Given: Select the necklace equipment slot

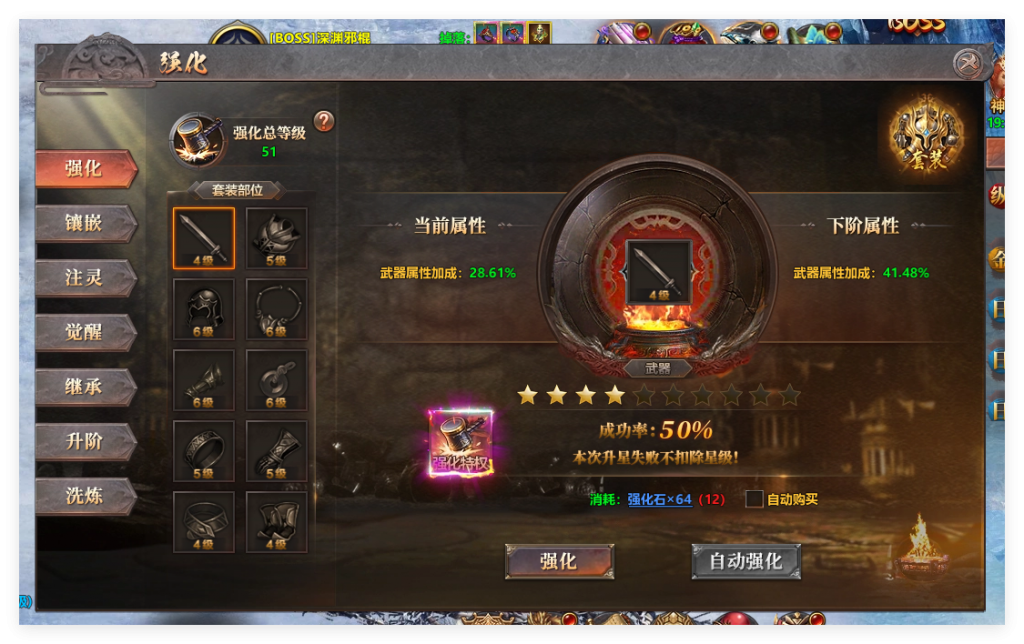Looking at the screenshot, I should click(x=277, y=309).
